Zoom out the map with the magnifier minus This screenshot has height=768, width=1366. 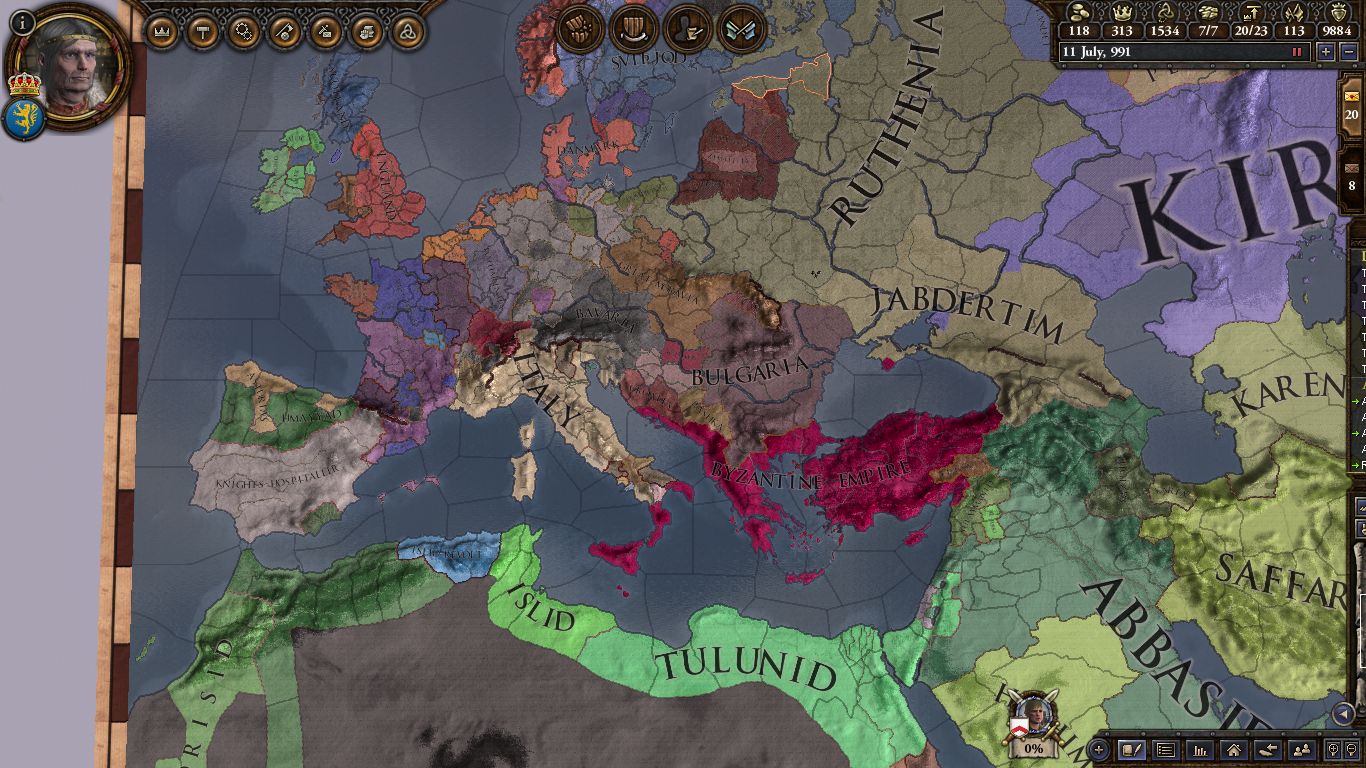point(1353,749)
